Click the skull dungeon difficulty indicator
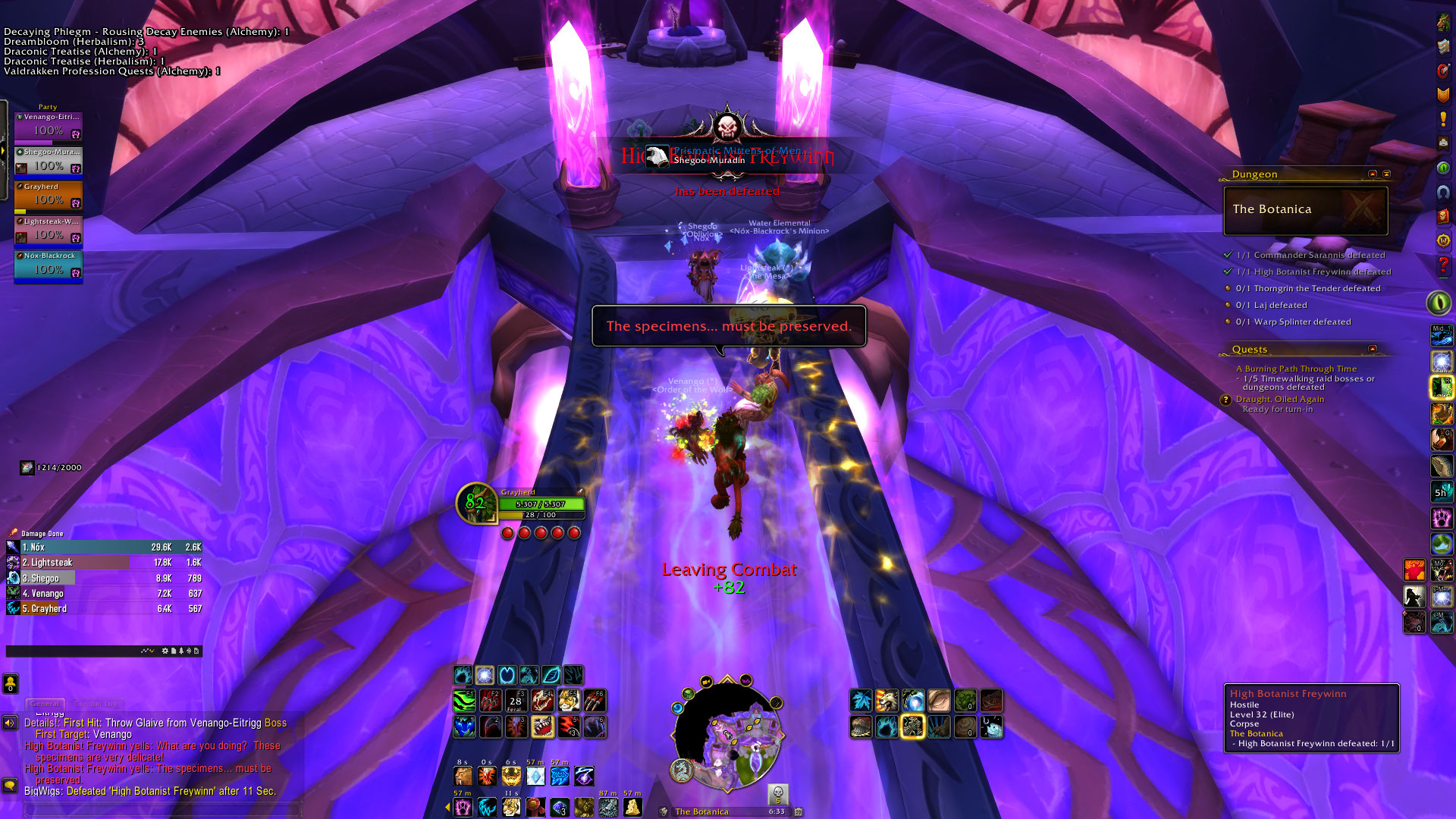 click(x=777, y=794)
